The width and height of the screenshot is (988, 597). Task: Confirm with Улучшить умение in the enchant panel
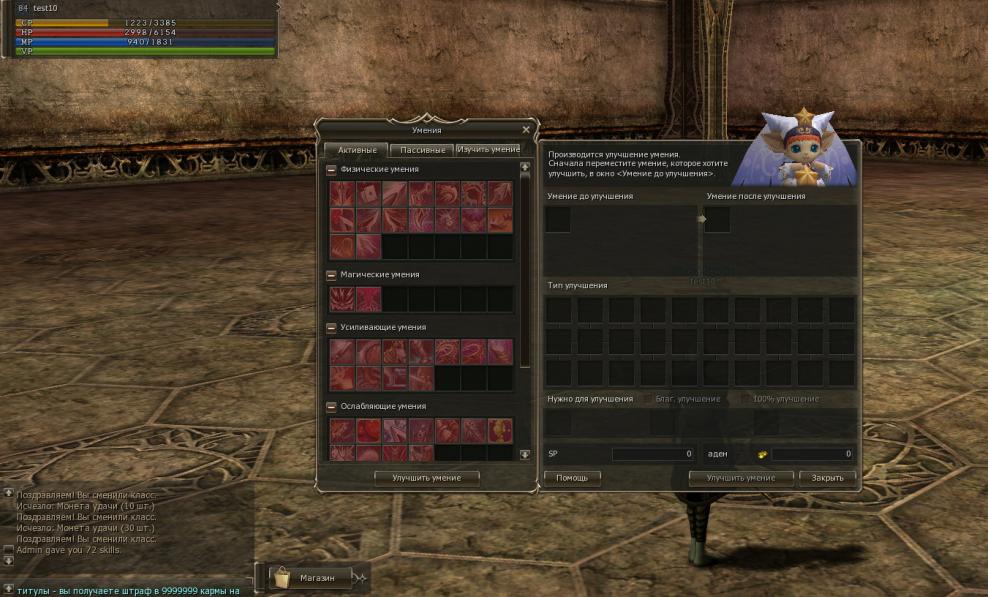[741, 478]
